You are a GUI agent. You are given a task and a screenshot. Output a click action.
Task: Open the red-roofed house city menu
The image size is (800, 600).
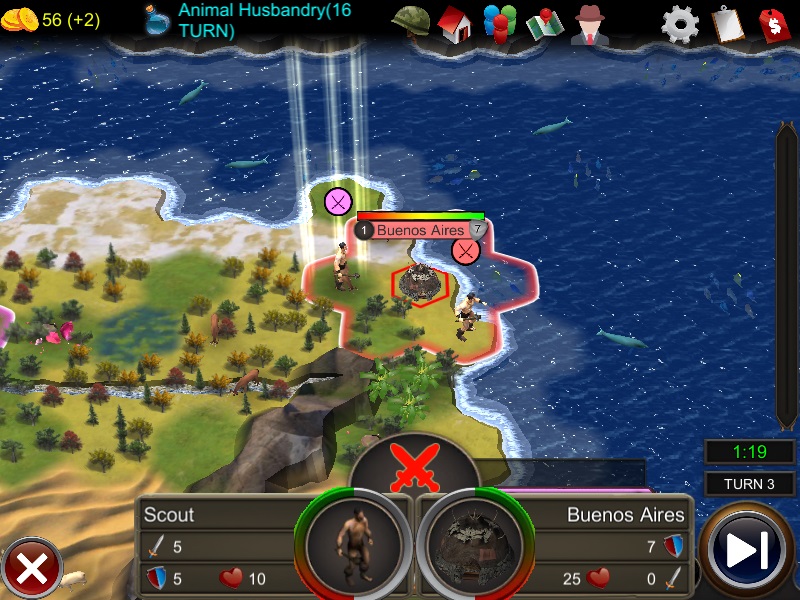tap(454, 23)
